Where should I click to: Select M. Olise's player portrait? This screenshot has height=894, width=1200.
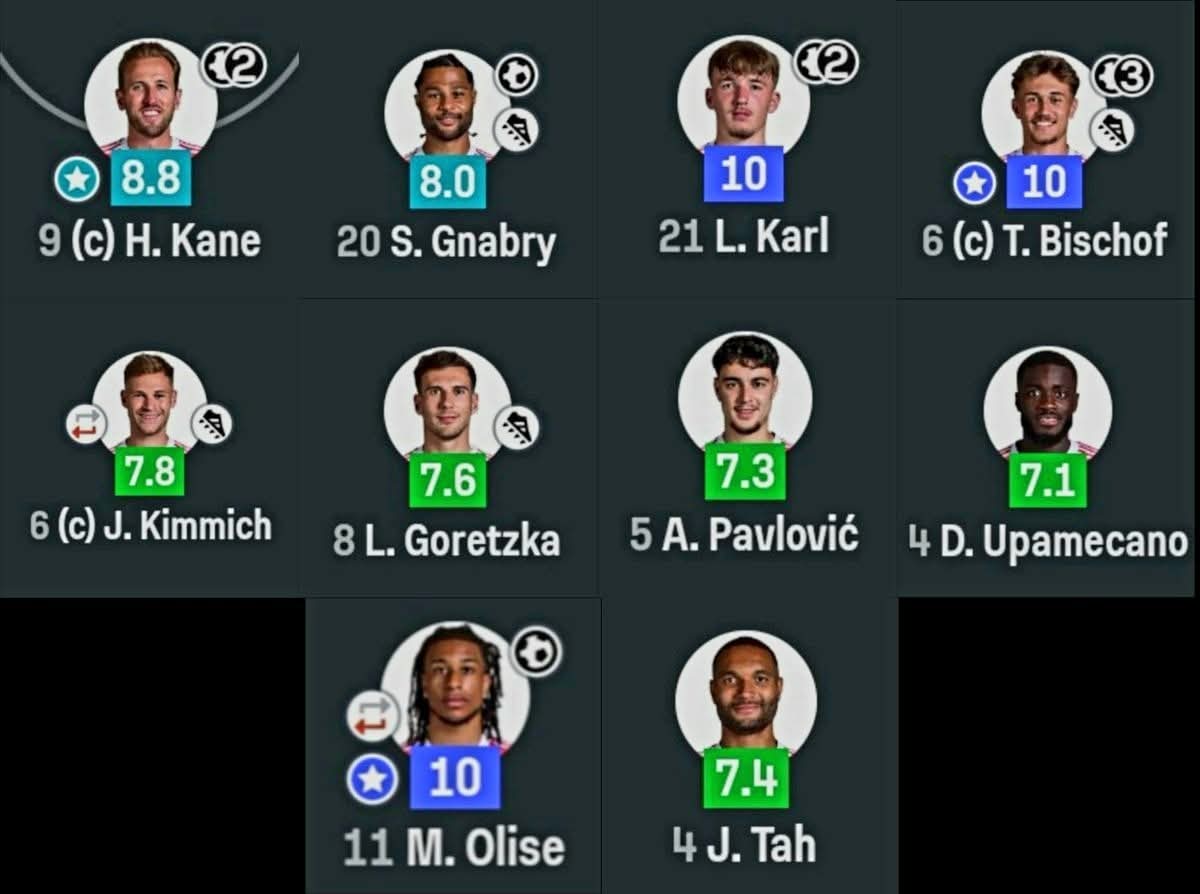tap(454, 685)
